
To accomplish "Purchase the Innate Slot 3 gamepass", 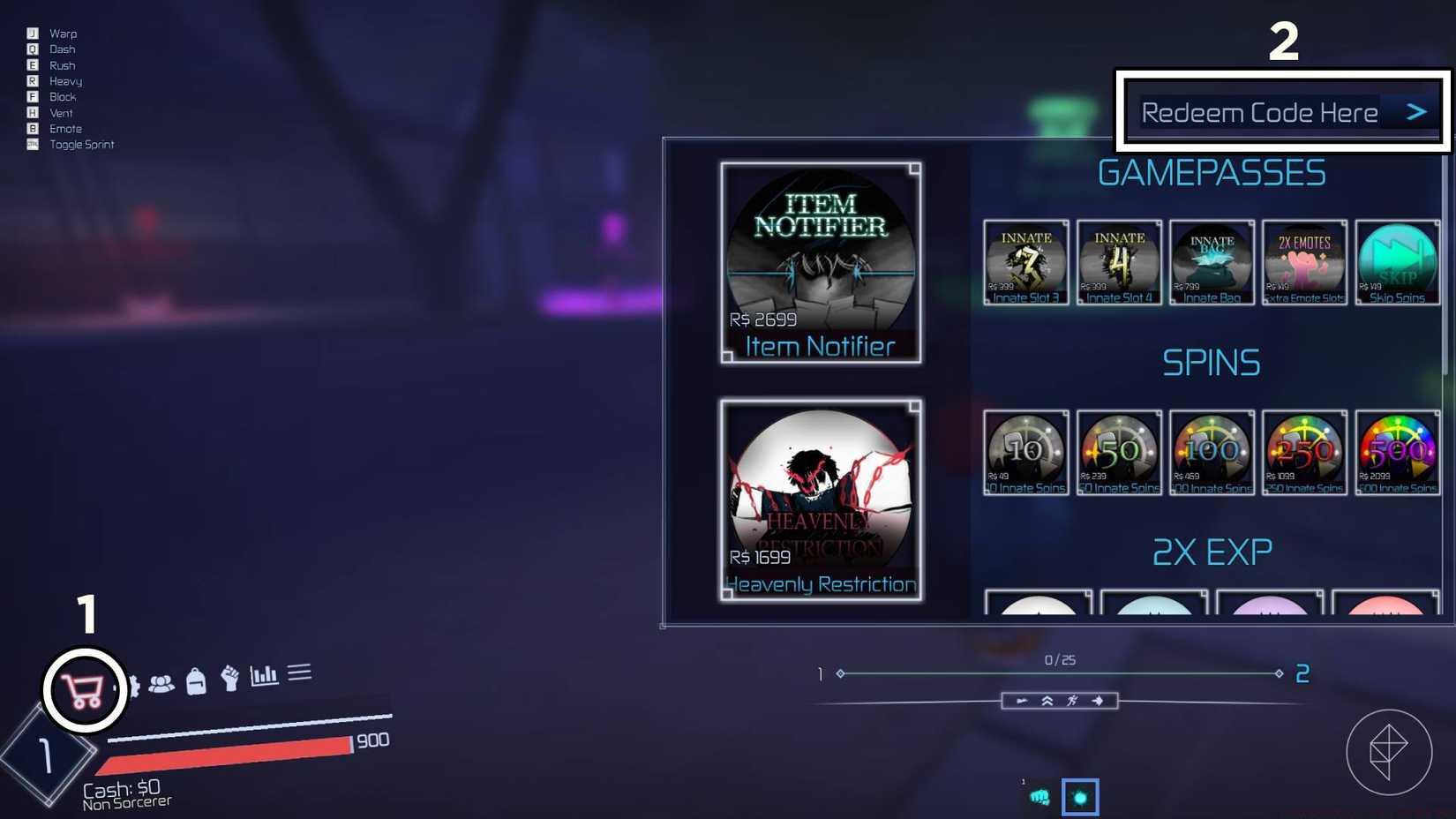I will click(1025, 262).
